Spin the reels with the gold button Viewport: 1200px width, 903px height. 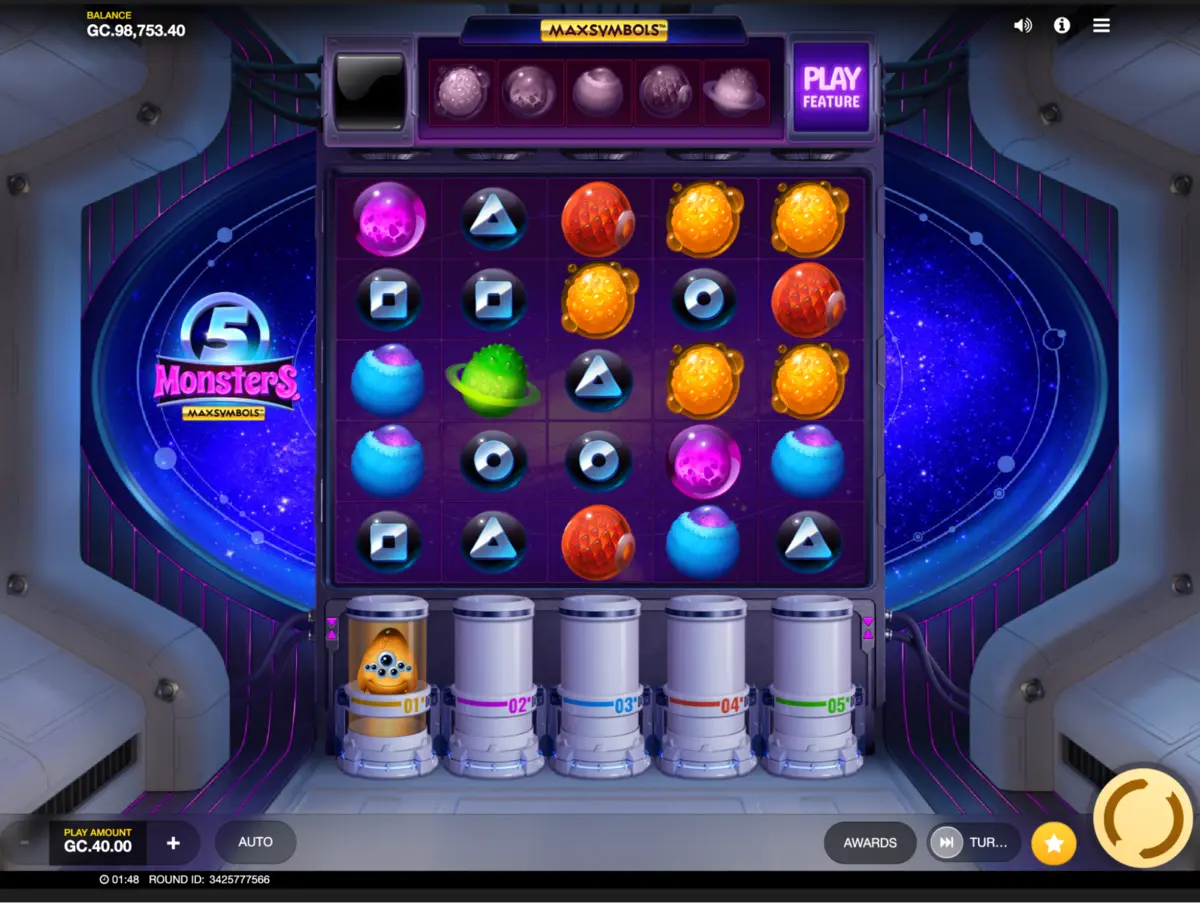[1143, 817]
